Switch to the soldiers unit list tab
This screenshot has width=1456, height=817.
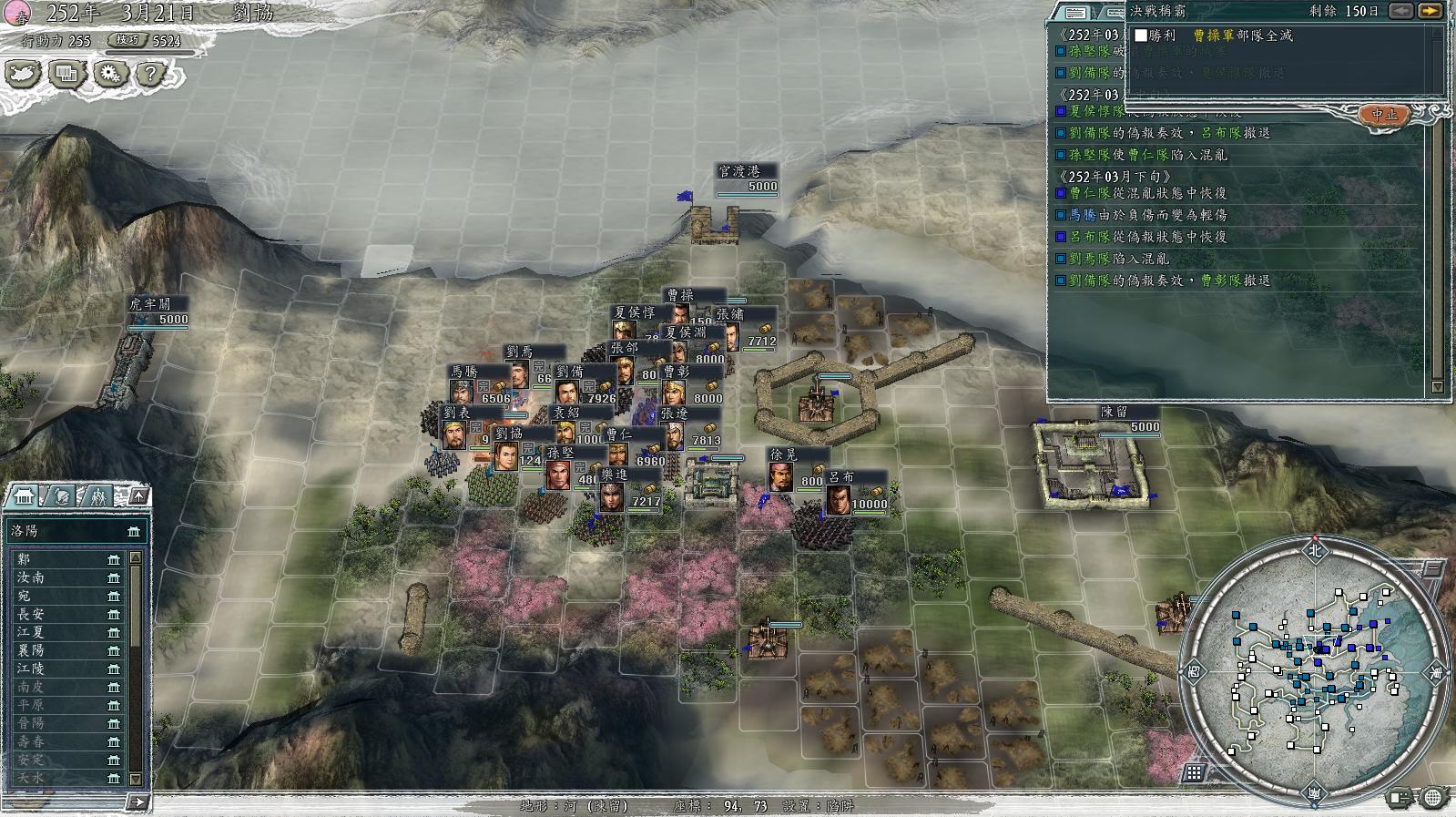click(x=97, y=495)
